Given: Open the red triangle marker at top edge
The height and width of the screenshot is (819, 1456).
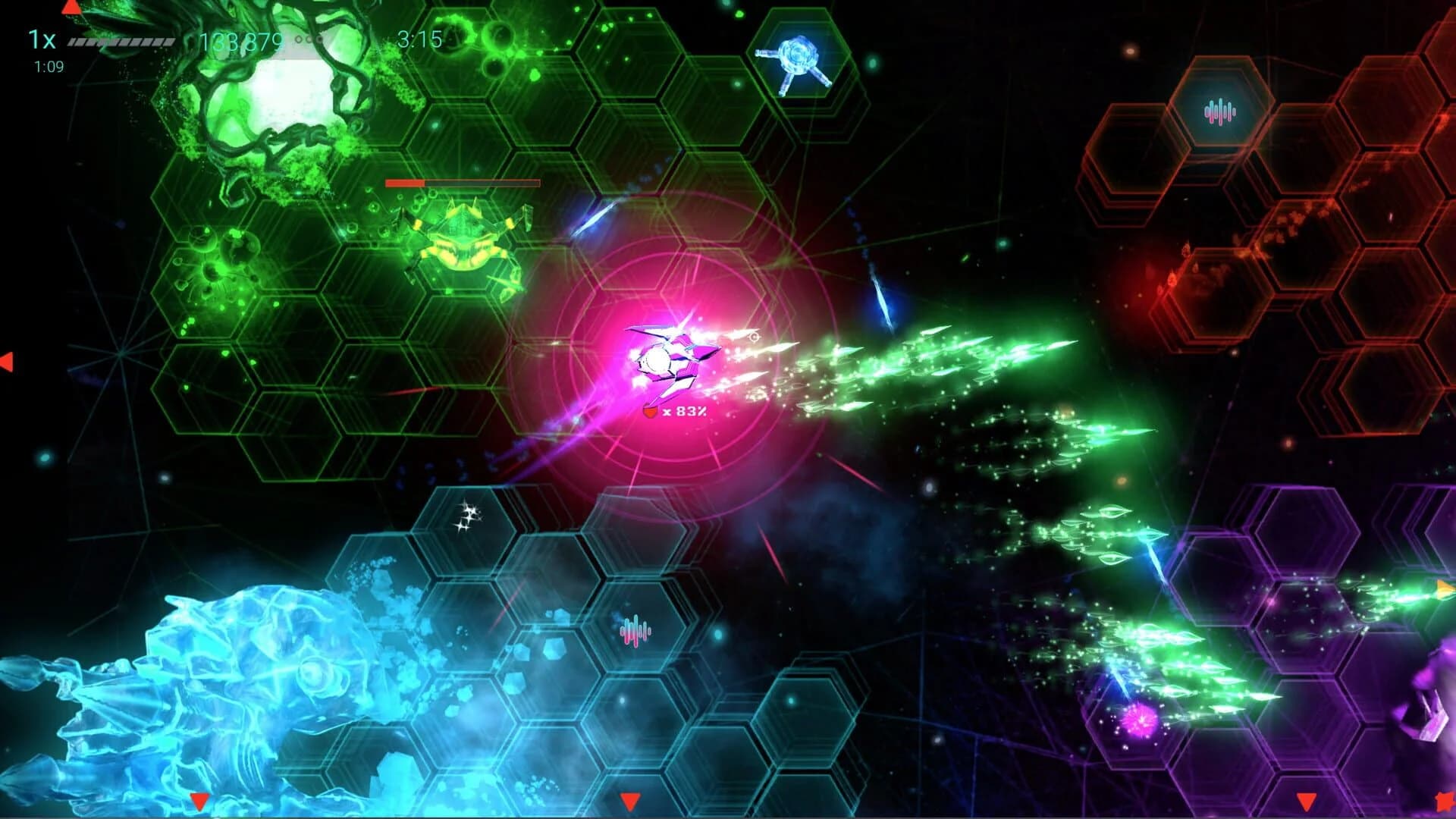Looking at the screenshot, I should [x=72, y=8].
